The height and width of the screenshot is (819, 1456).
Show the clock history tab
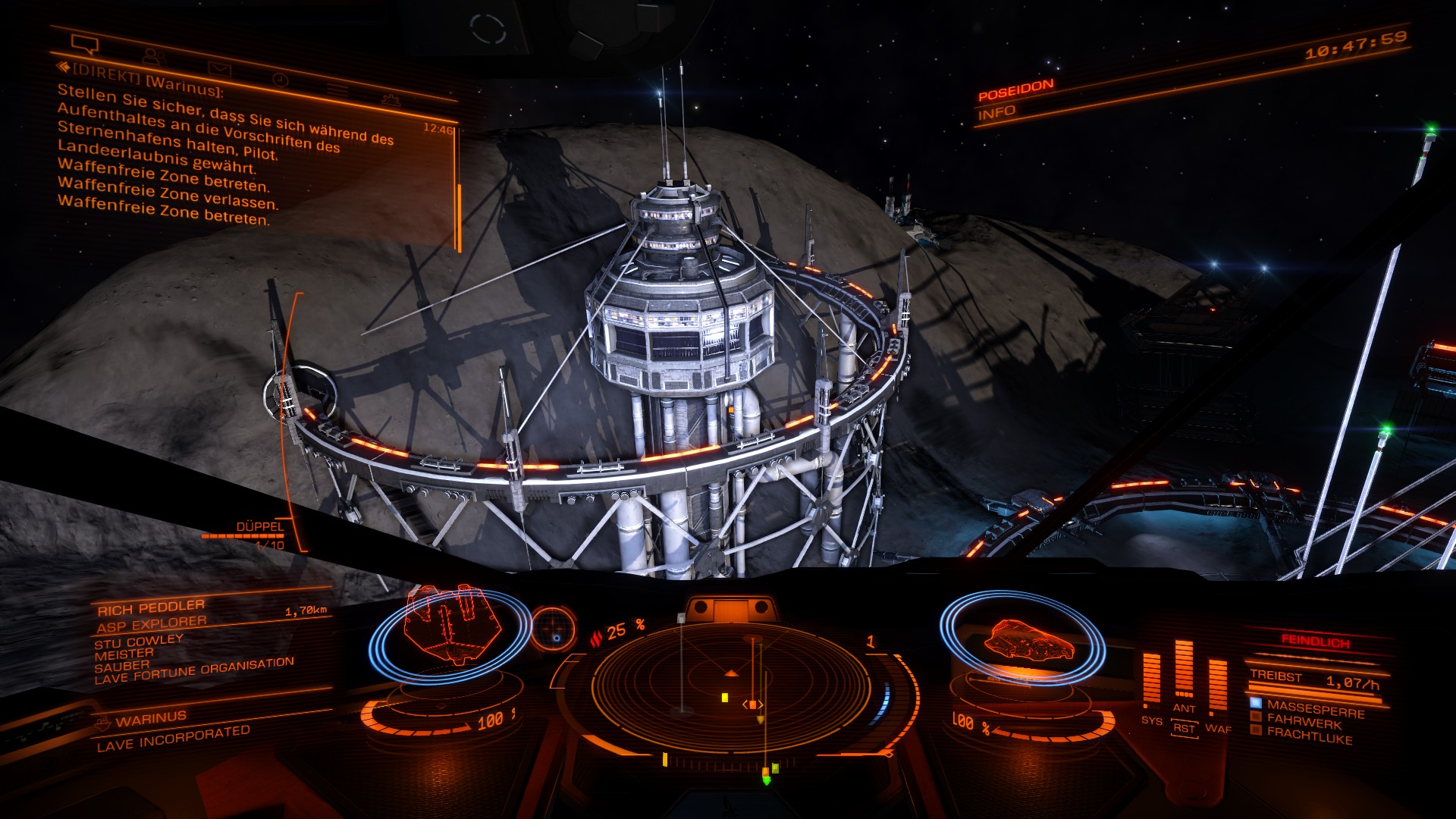[x=280, y=80]
